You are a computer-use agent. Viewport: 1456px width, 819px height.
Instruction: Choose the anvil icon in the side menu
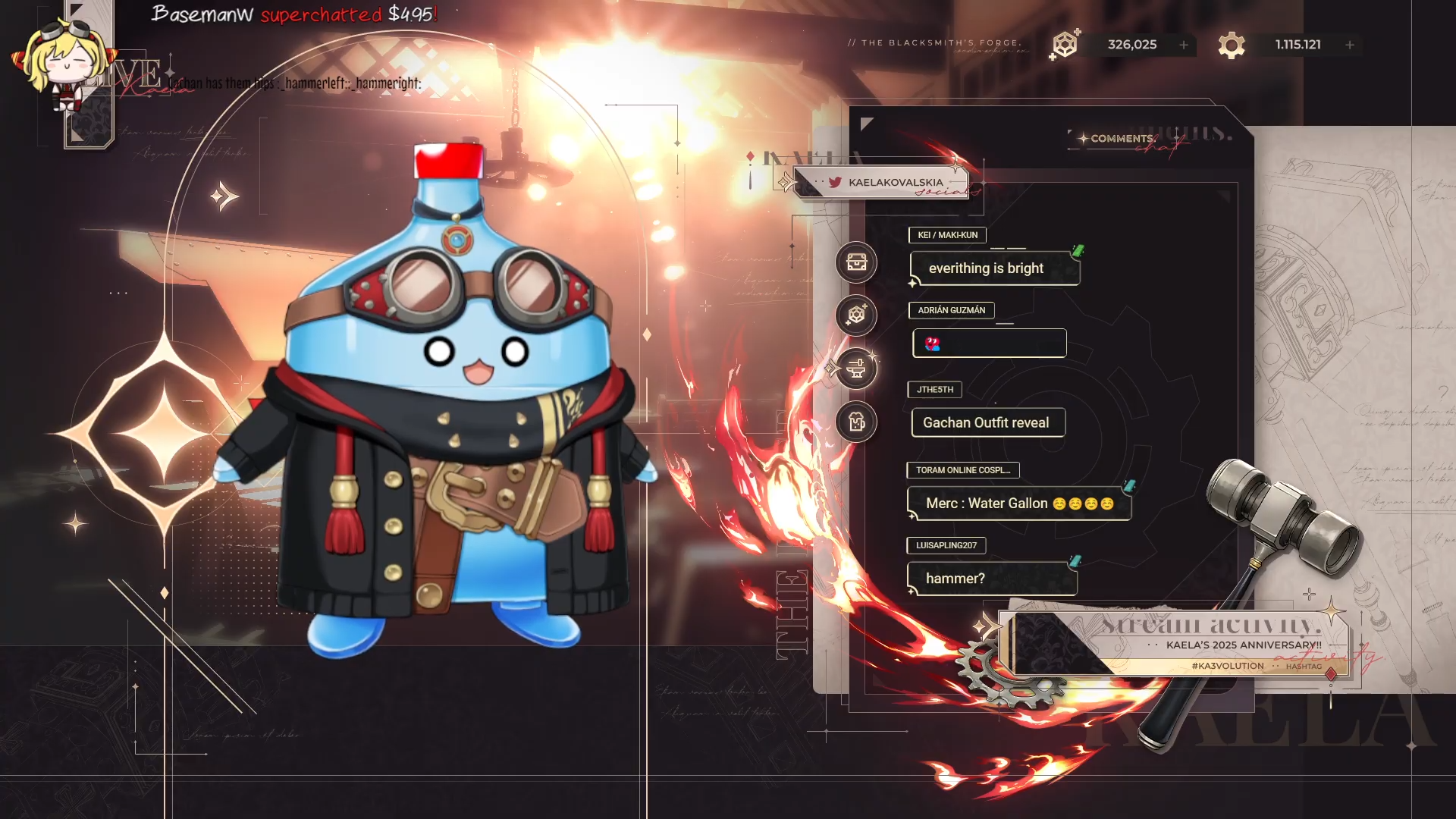pos(856,369)
